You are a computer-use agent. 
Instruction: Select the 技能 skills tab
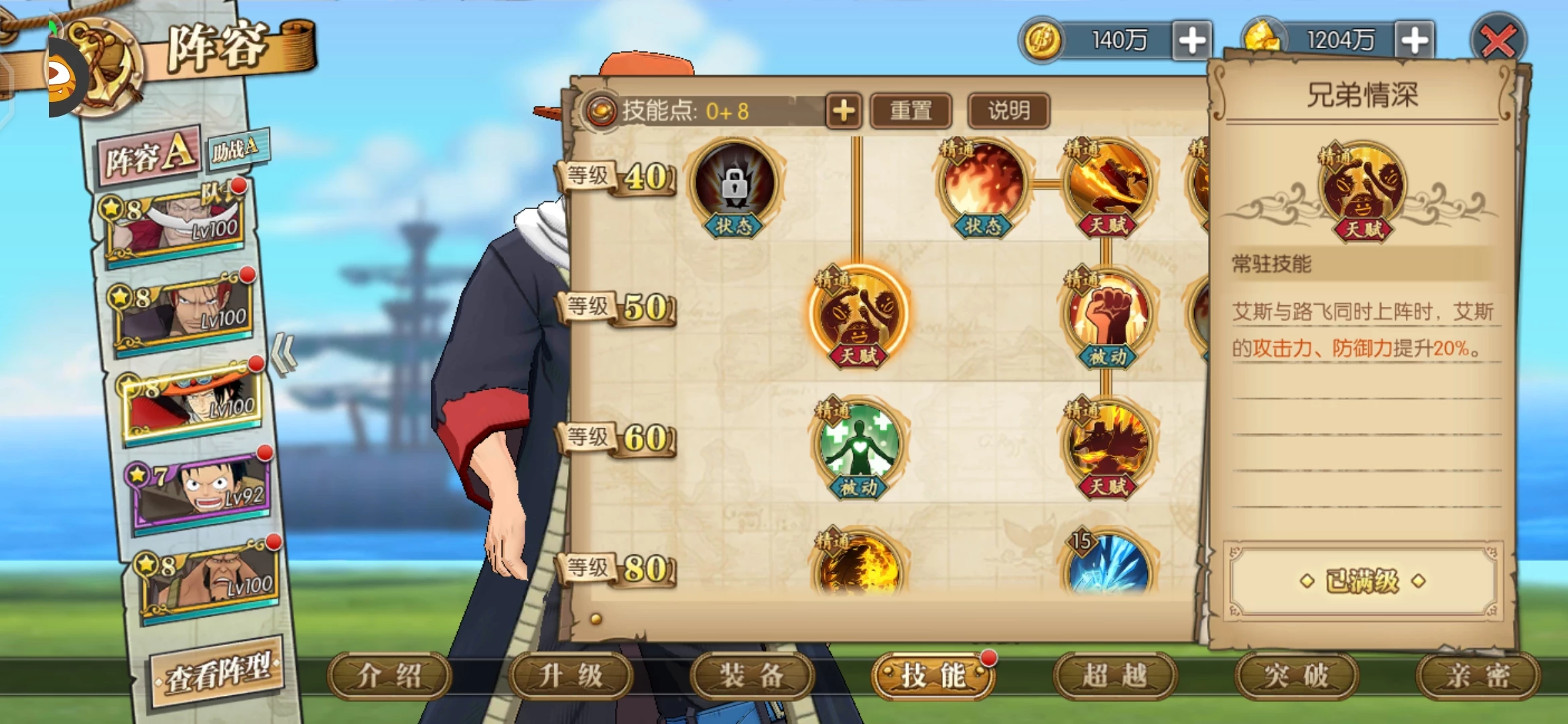(x=933, y=676)
